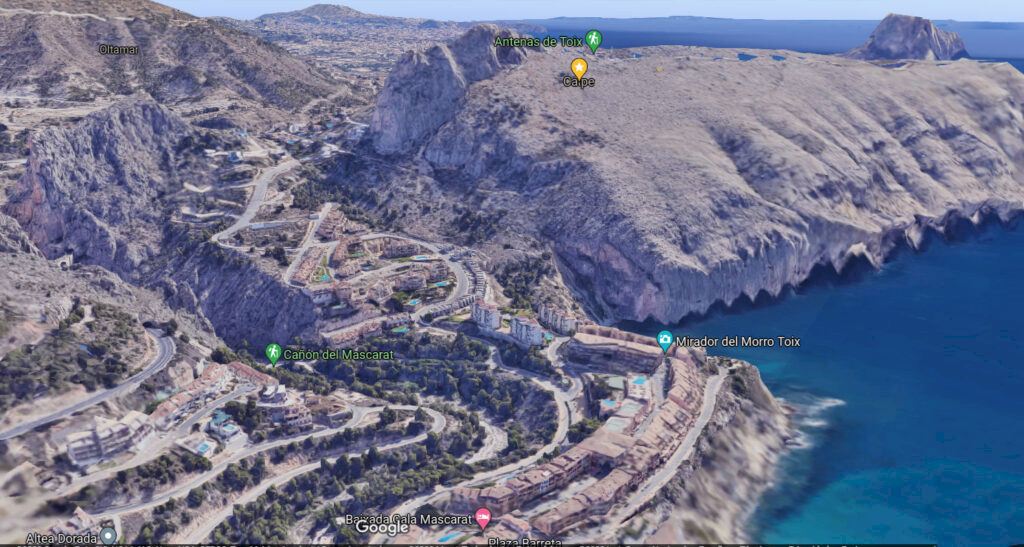Open the Baixada Cala Mascarat lodging marker

click(483, 518)
